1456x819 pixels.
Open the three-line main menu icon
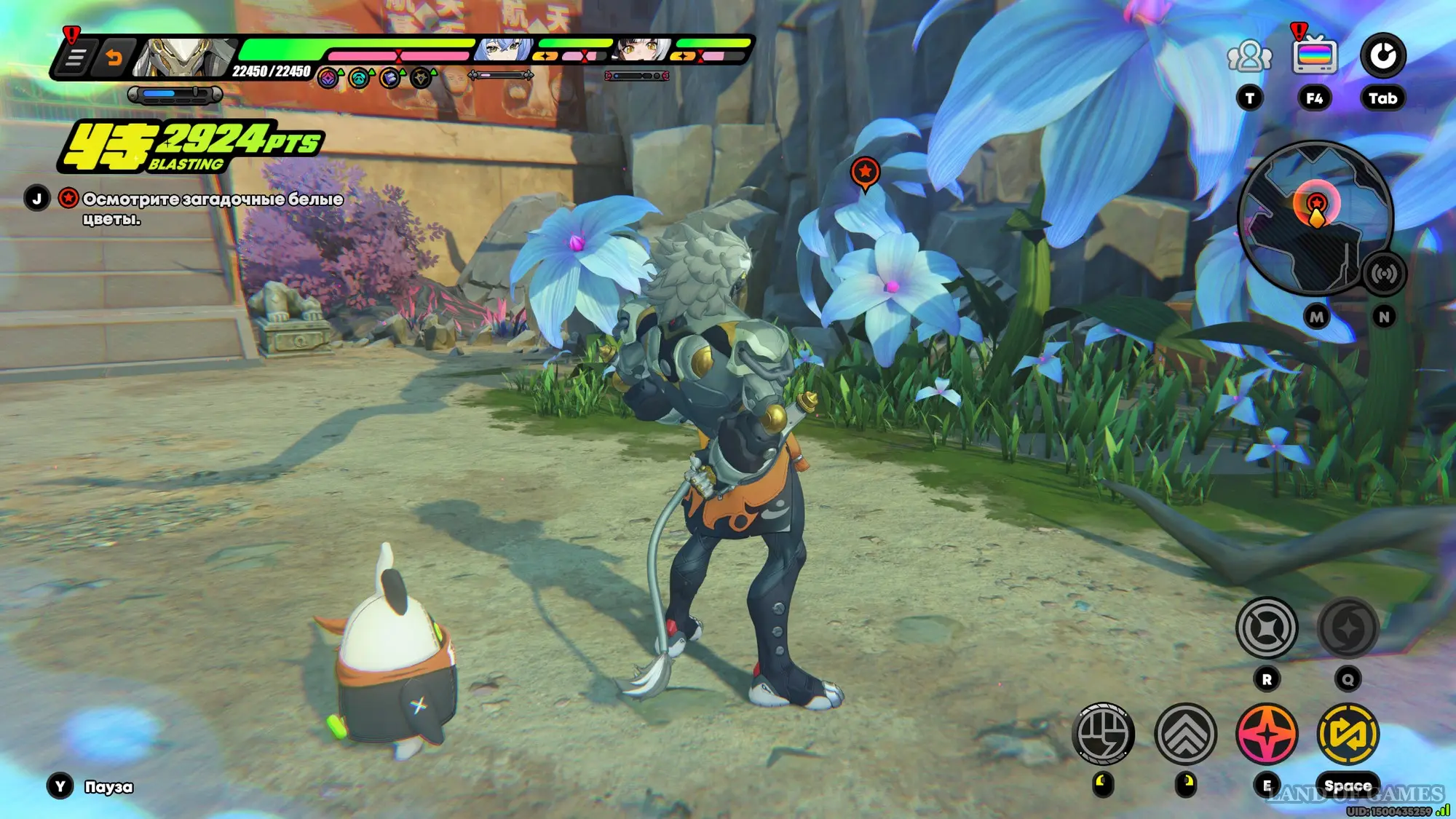coord(76,58)
